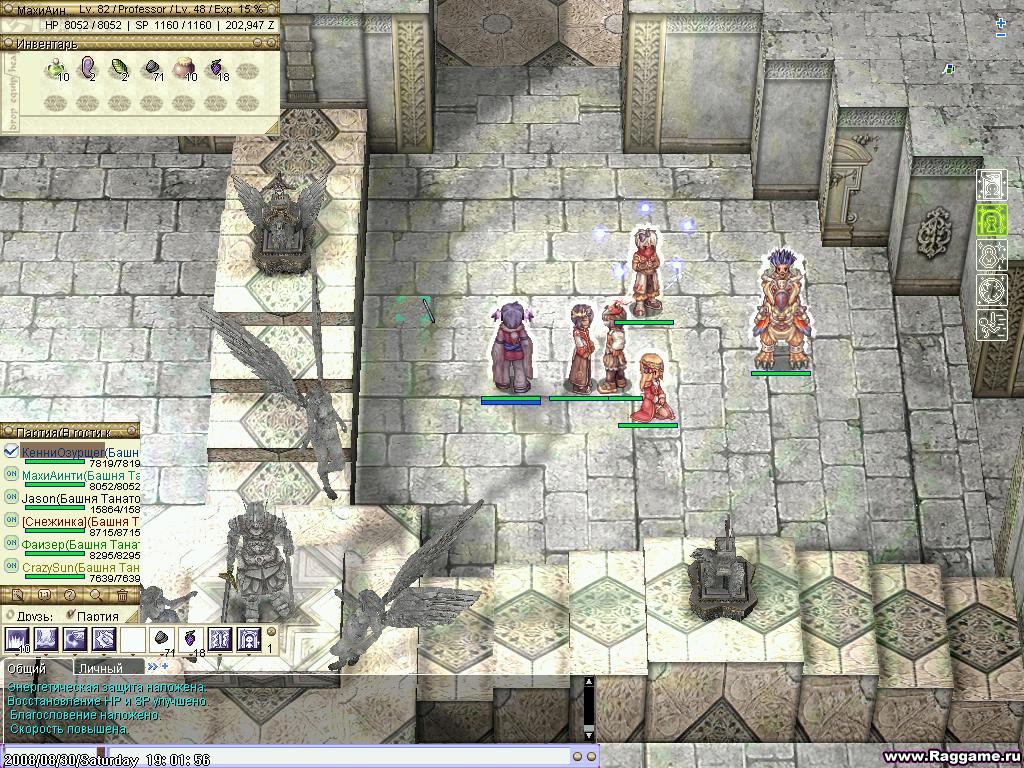Click the green highlighted buff status icon
1024x768 pixels.
click(x=991, y=221)
